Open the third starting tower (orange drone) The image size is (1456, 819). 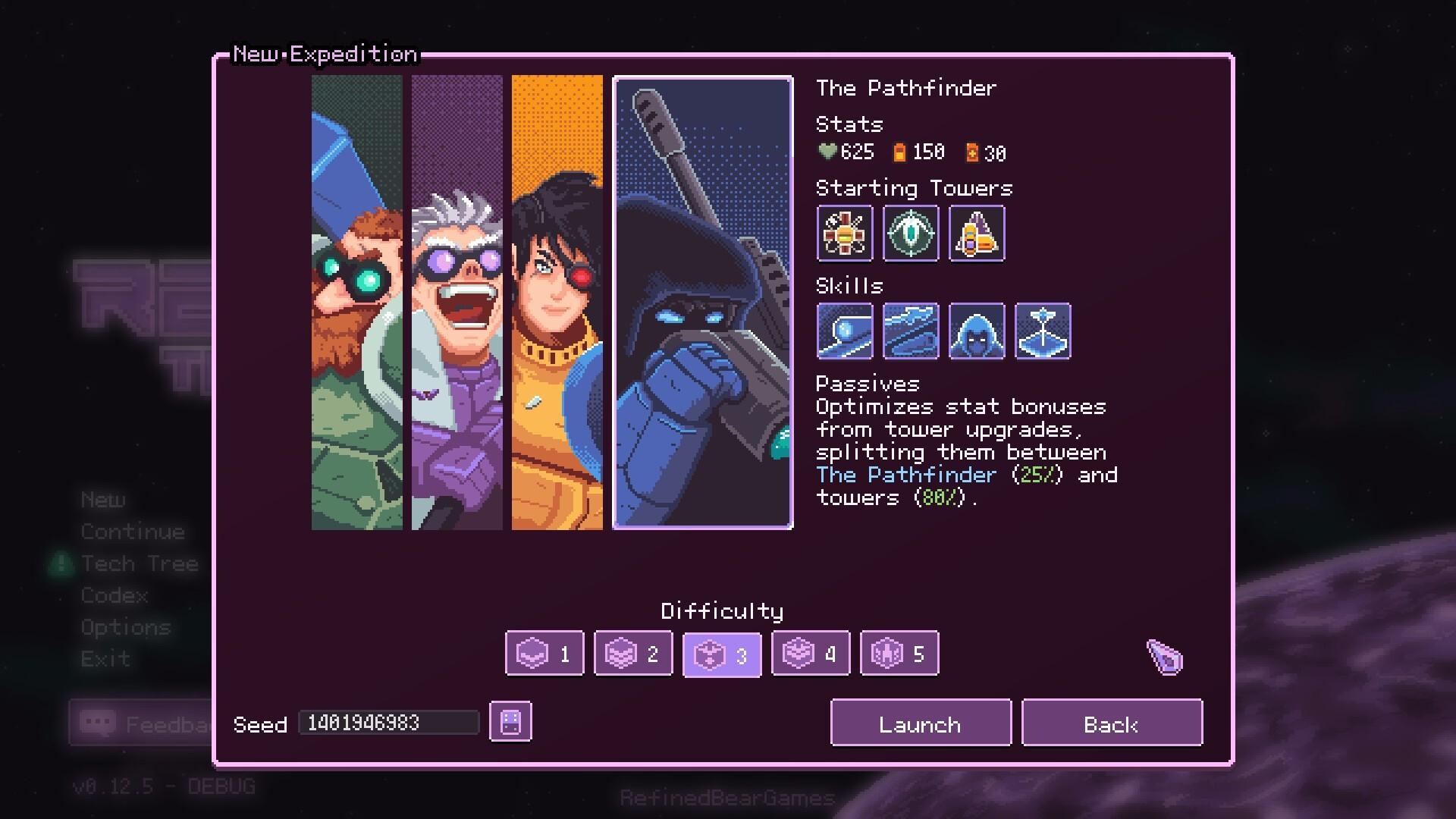[976, 234]
